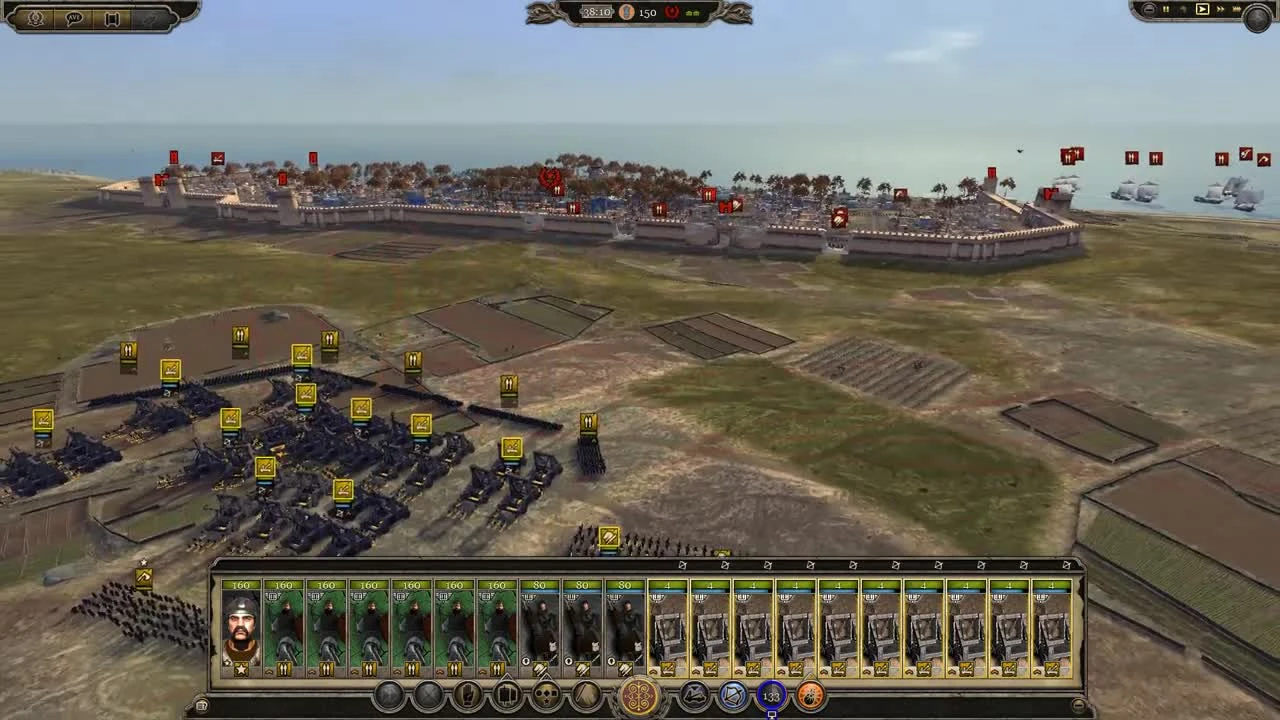The image size is (1280, 720).
Task: Select the withdraw horse icon beside the emblem
Action: [x=693, y=696]
